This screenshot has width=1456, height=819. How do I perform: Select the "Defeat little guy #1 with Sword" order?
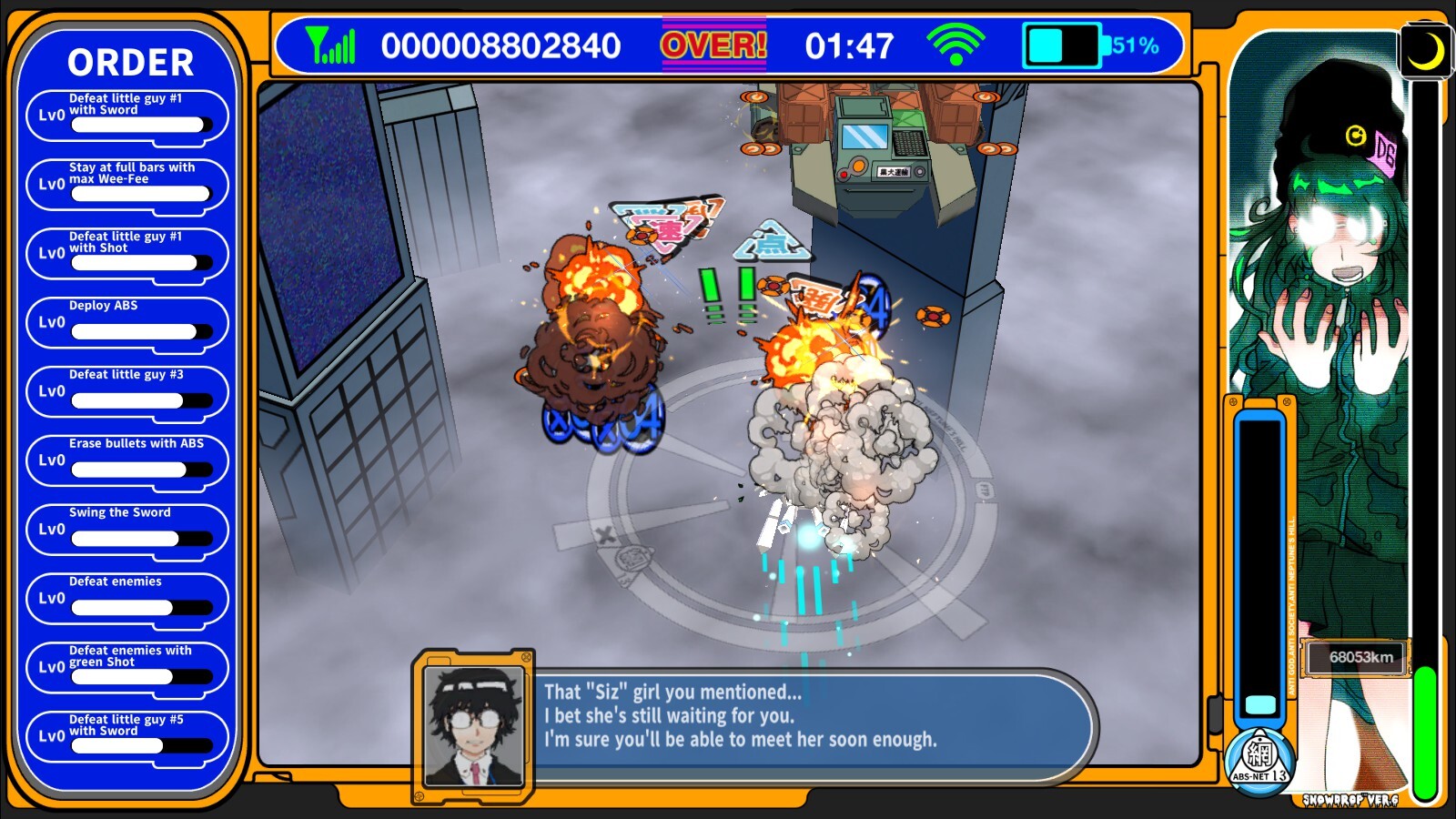pos(127,116)
